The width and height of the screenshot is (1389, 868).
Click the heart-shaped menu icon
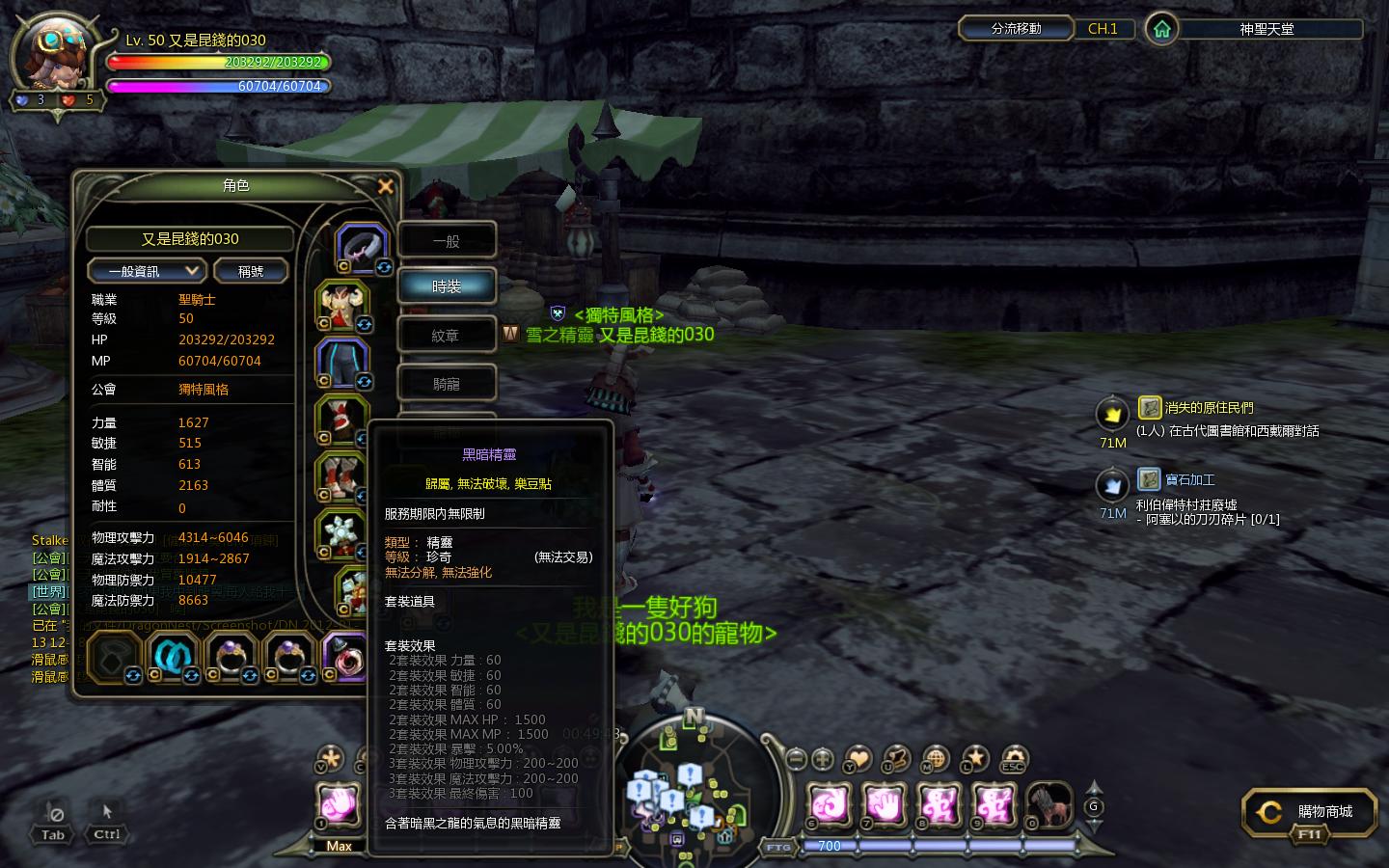click(858, 760)
